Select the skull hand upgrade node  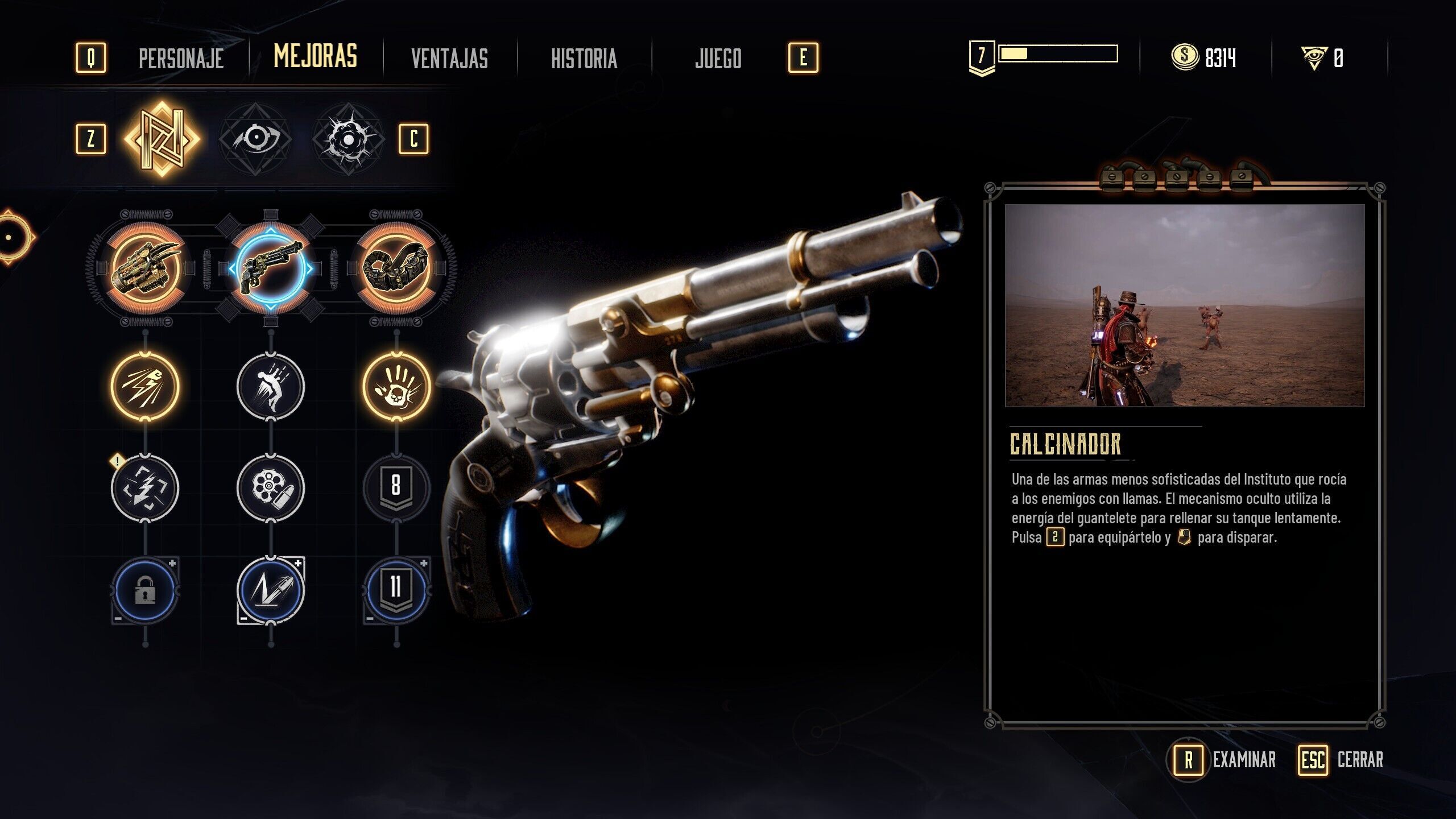pos(396,387)
